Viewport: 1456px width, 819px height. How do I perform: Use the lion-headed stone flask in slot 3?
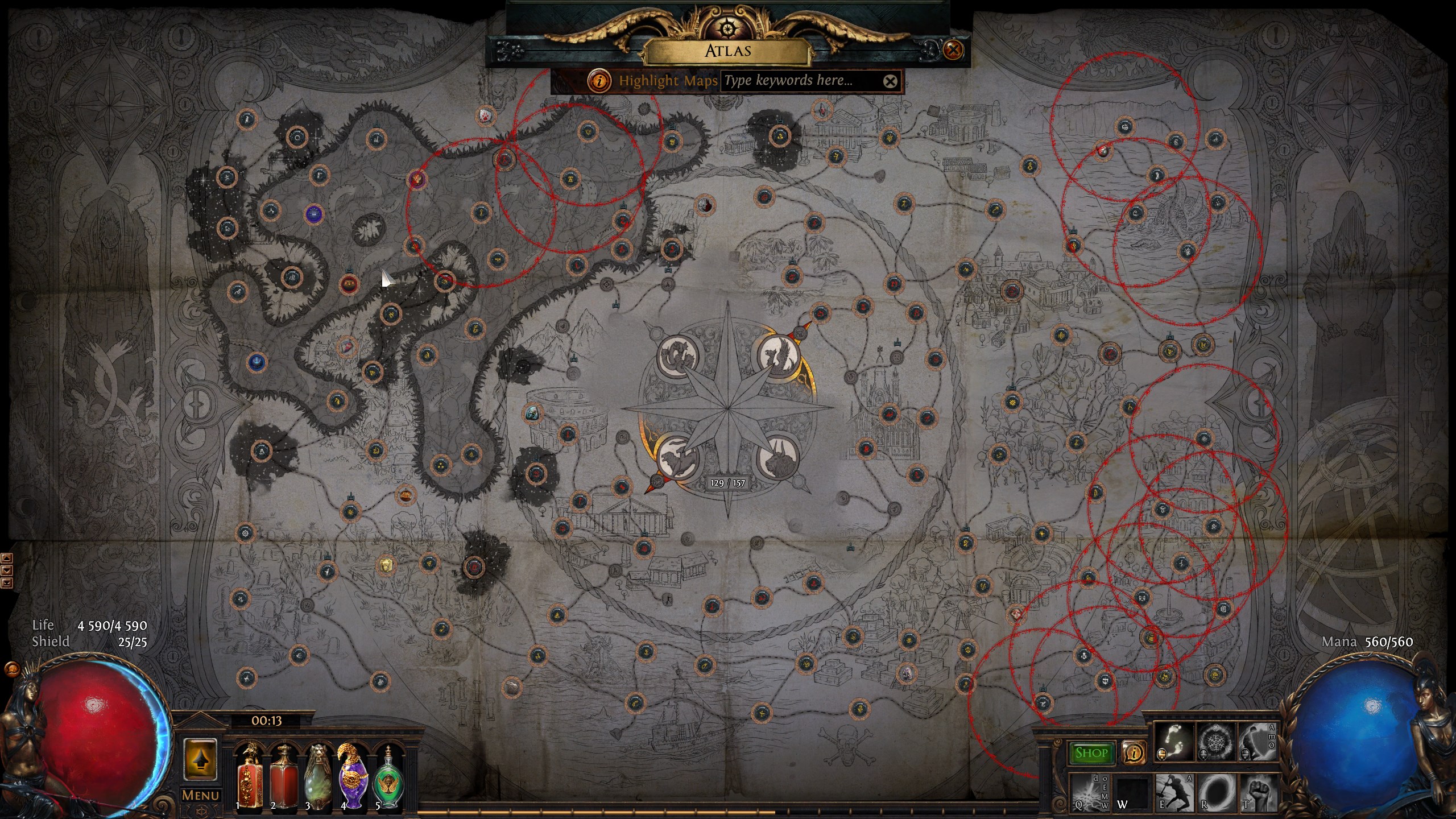pos(318,777)
